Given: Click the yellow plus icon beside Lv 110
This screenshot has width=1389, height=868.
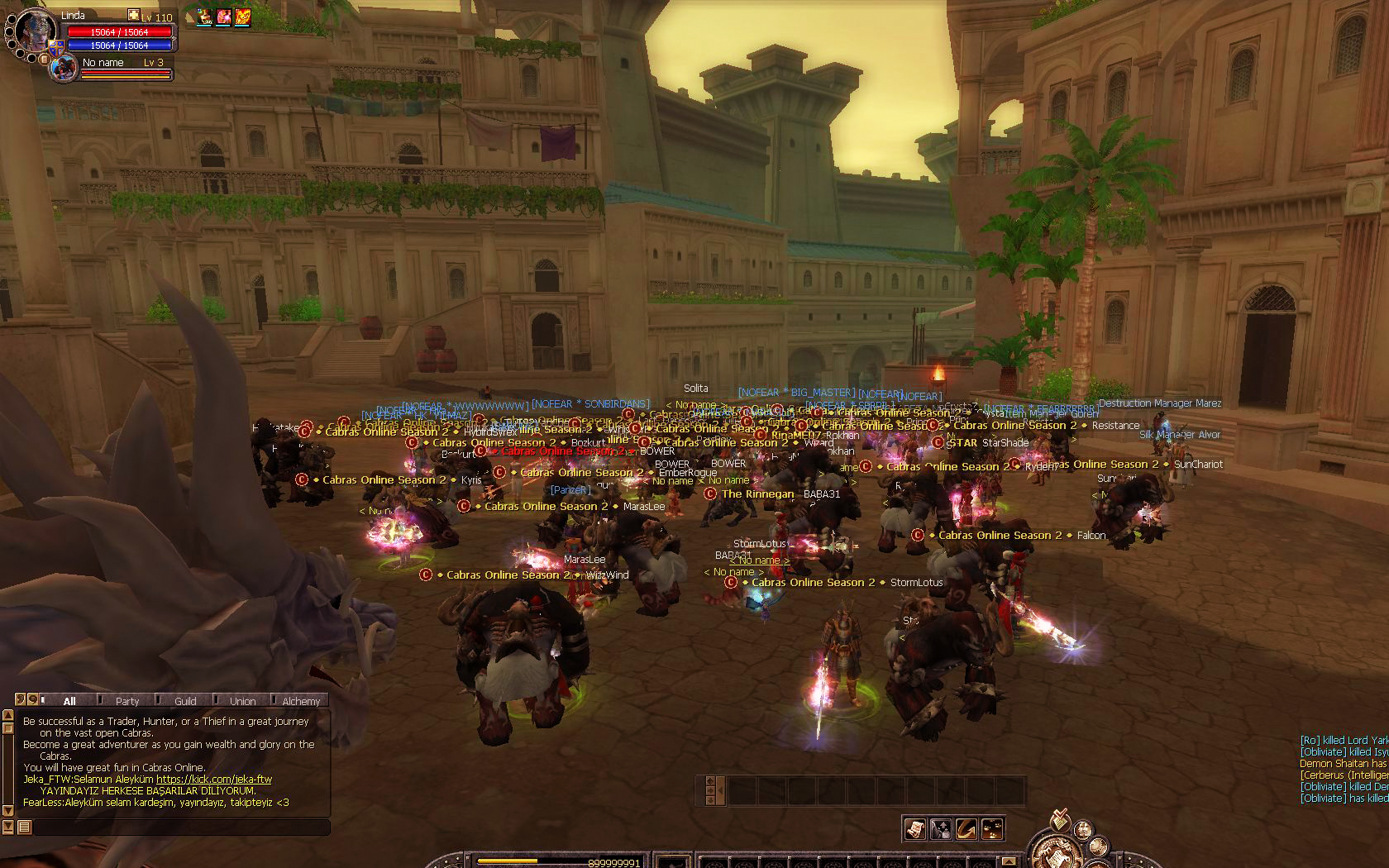Looking at the screenshot, I should coord(133,16).
